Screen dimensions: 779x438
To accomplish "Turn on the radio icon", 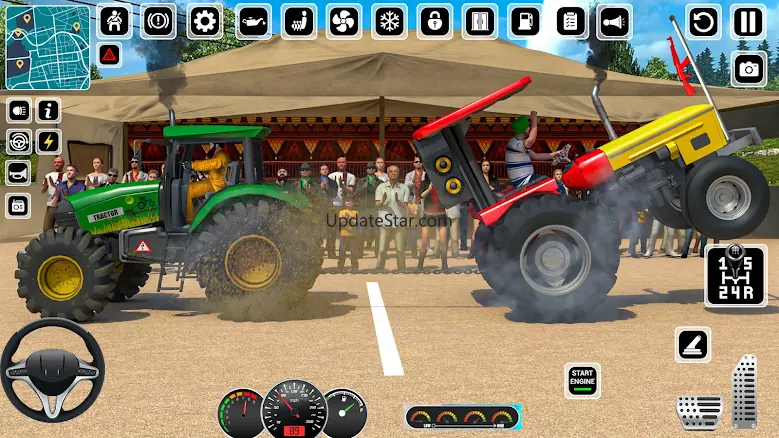I will point(19,205).
